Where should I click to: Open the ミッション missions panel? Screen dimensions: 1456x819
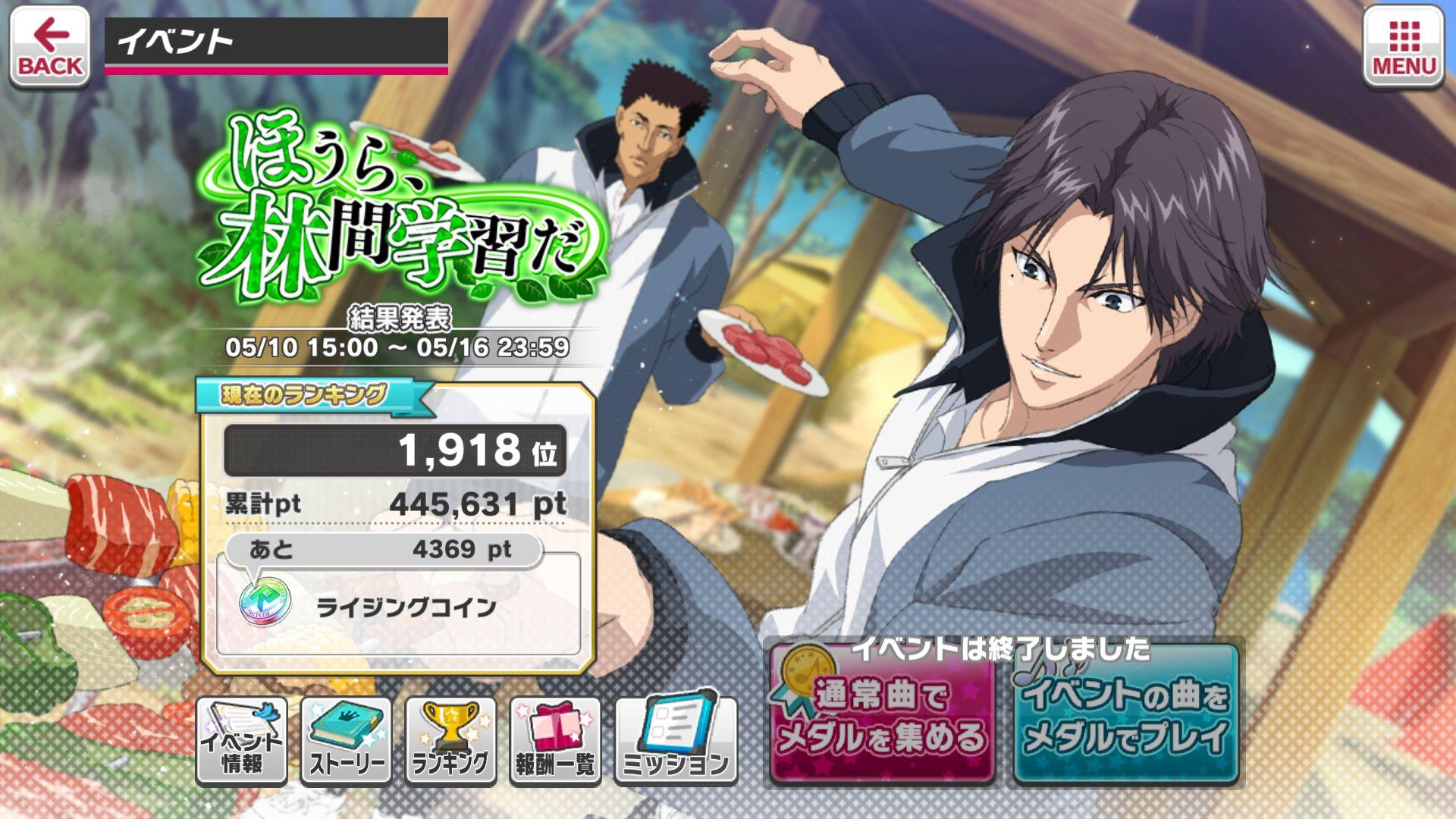[675, 741]
